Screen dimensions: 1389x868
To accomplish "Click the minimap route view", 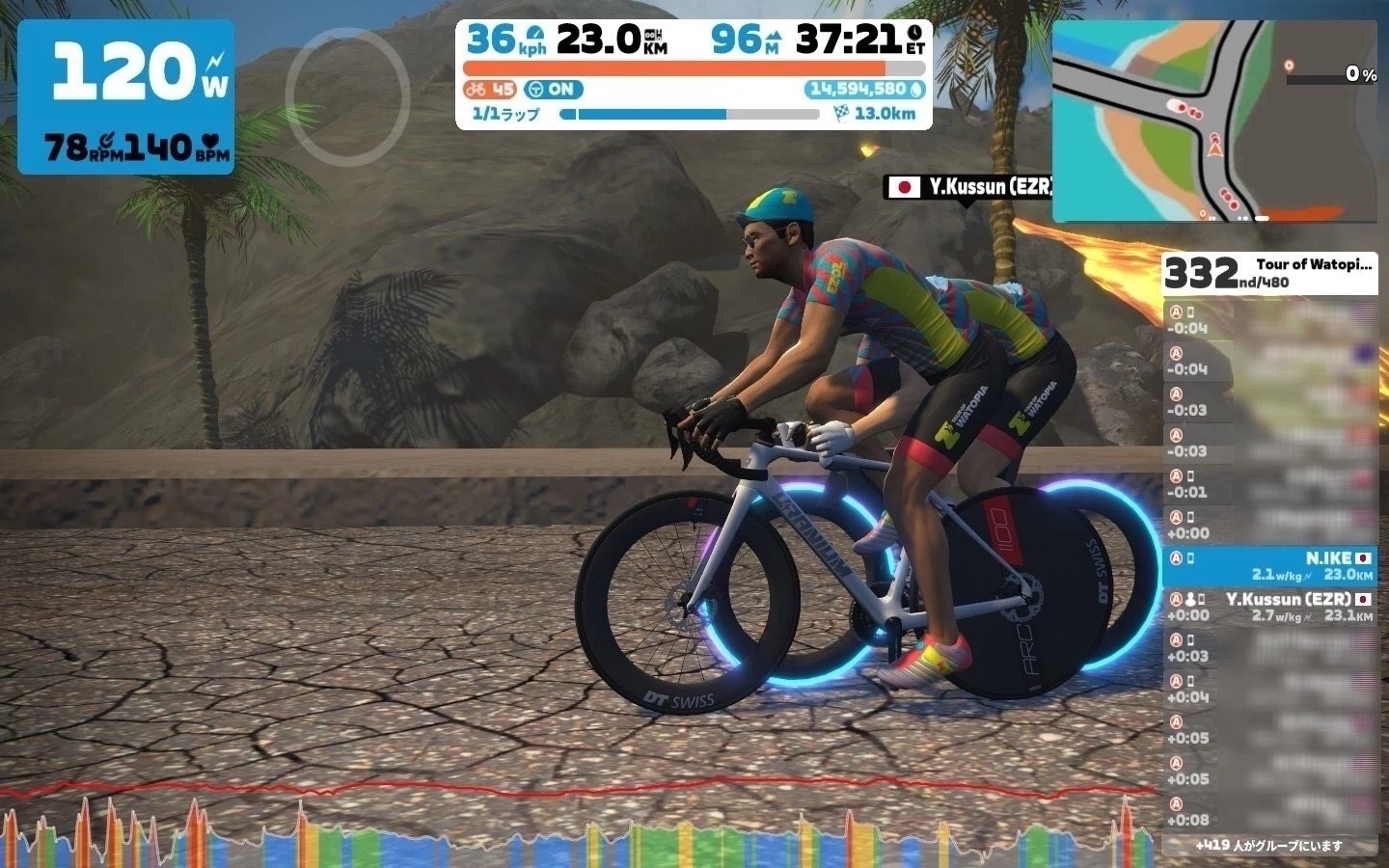I will (x=1214, y=122).
